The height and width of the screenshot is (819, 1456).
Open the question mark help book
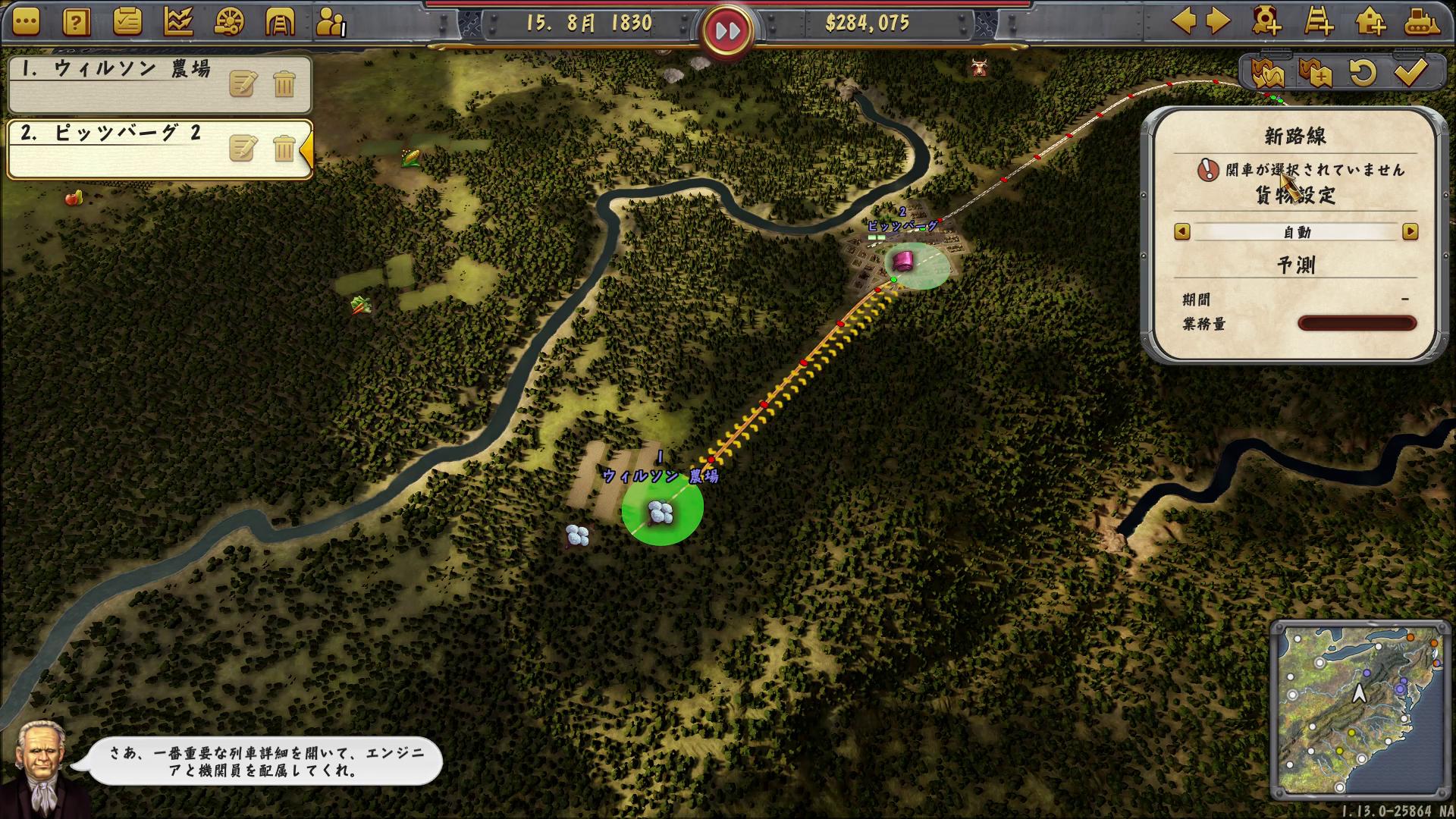coord(76,22)
